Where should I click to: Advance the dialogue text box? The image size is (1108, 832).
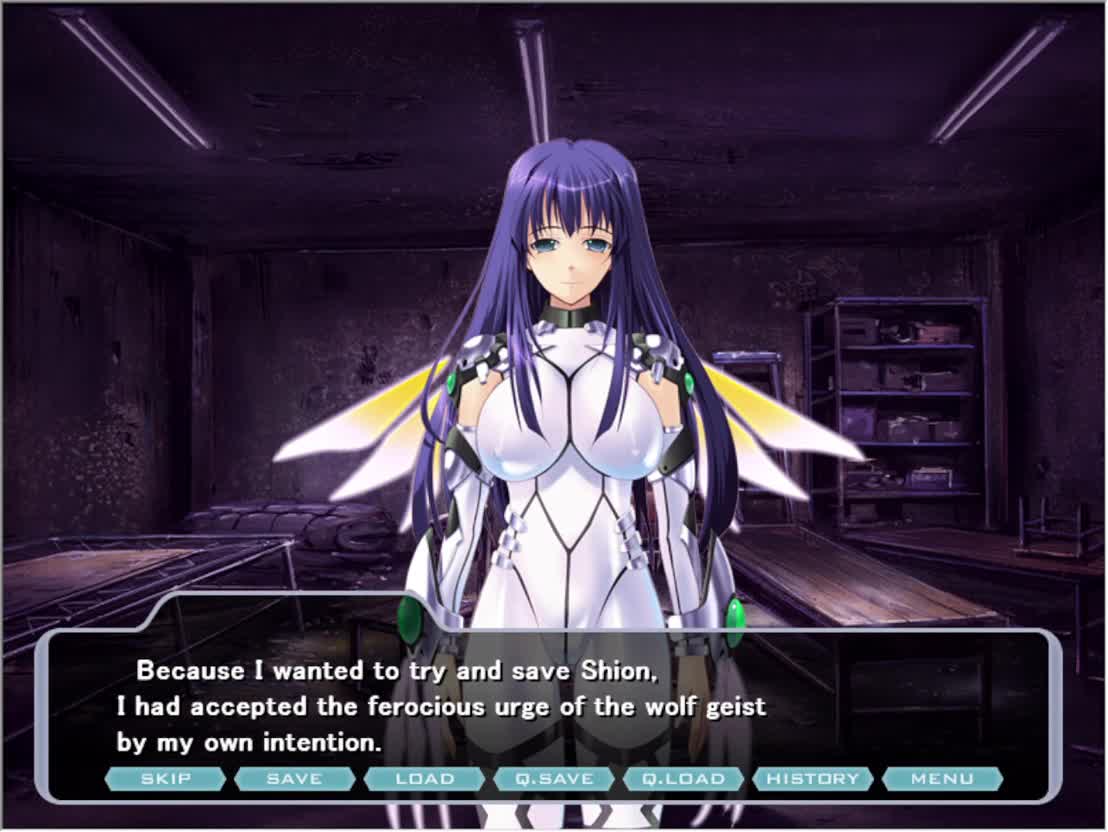550,706
